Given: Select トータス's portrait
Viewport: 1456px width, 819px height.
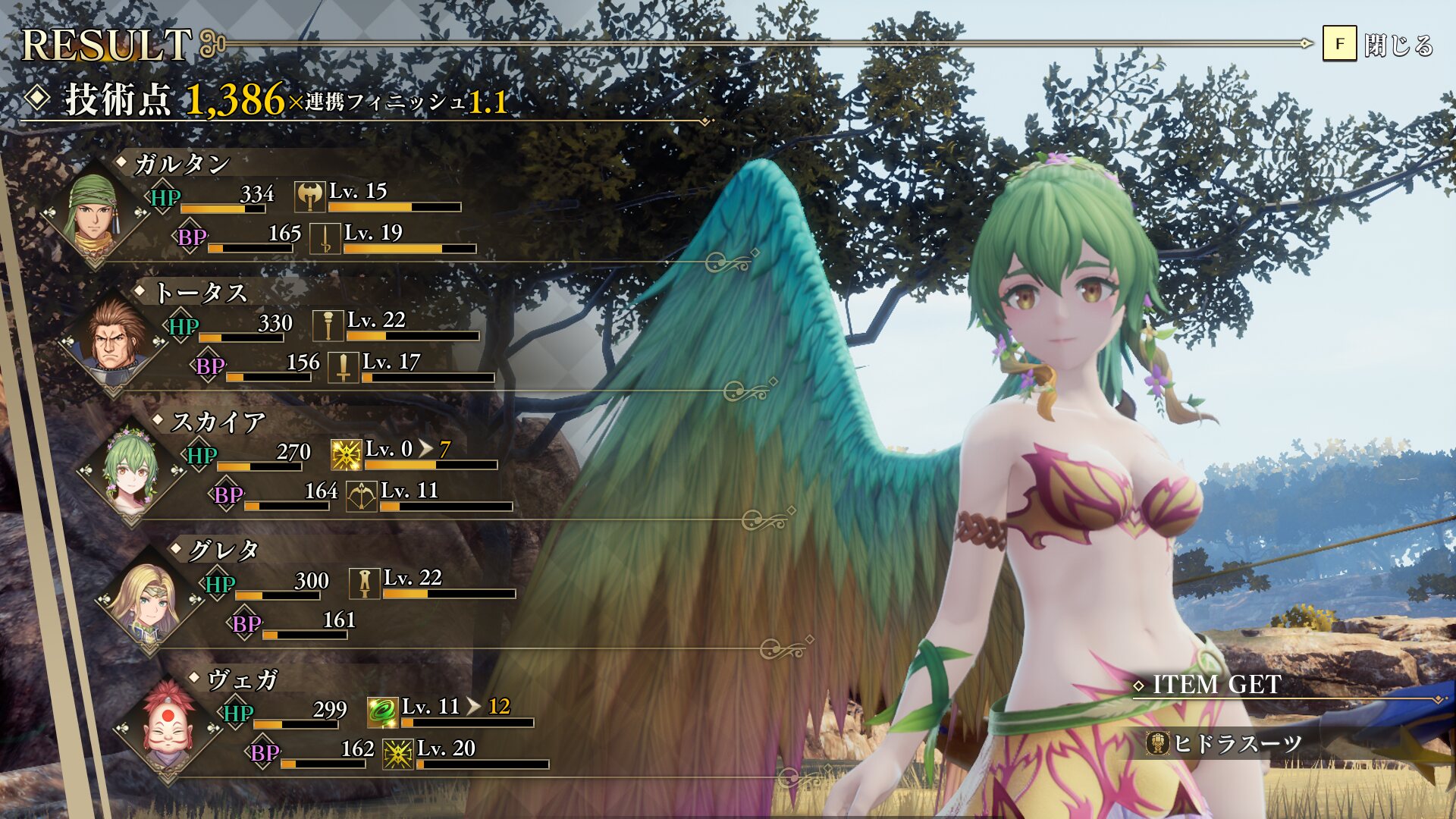Looking at the screenshot, I should tap(114, 338).
